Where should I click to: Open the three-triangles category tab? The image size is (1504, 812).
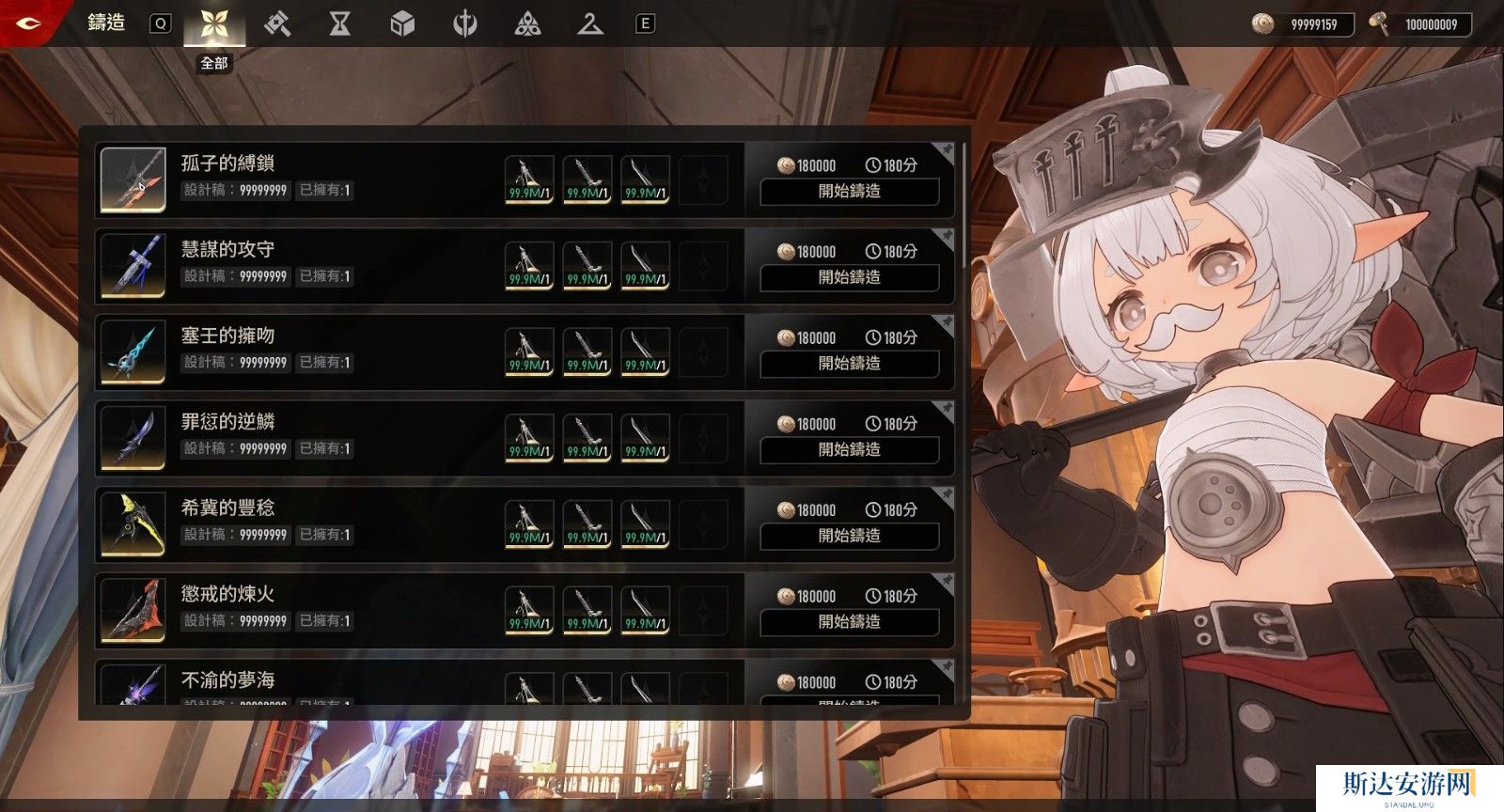pyautogui.click(x=528, y=24)
